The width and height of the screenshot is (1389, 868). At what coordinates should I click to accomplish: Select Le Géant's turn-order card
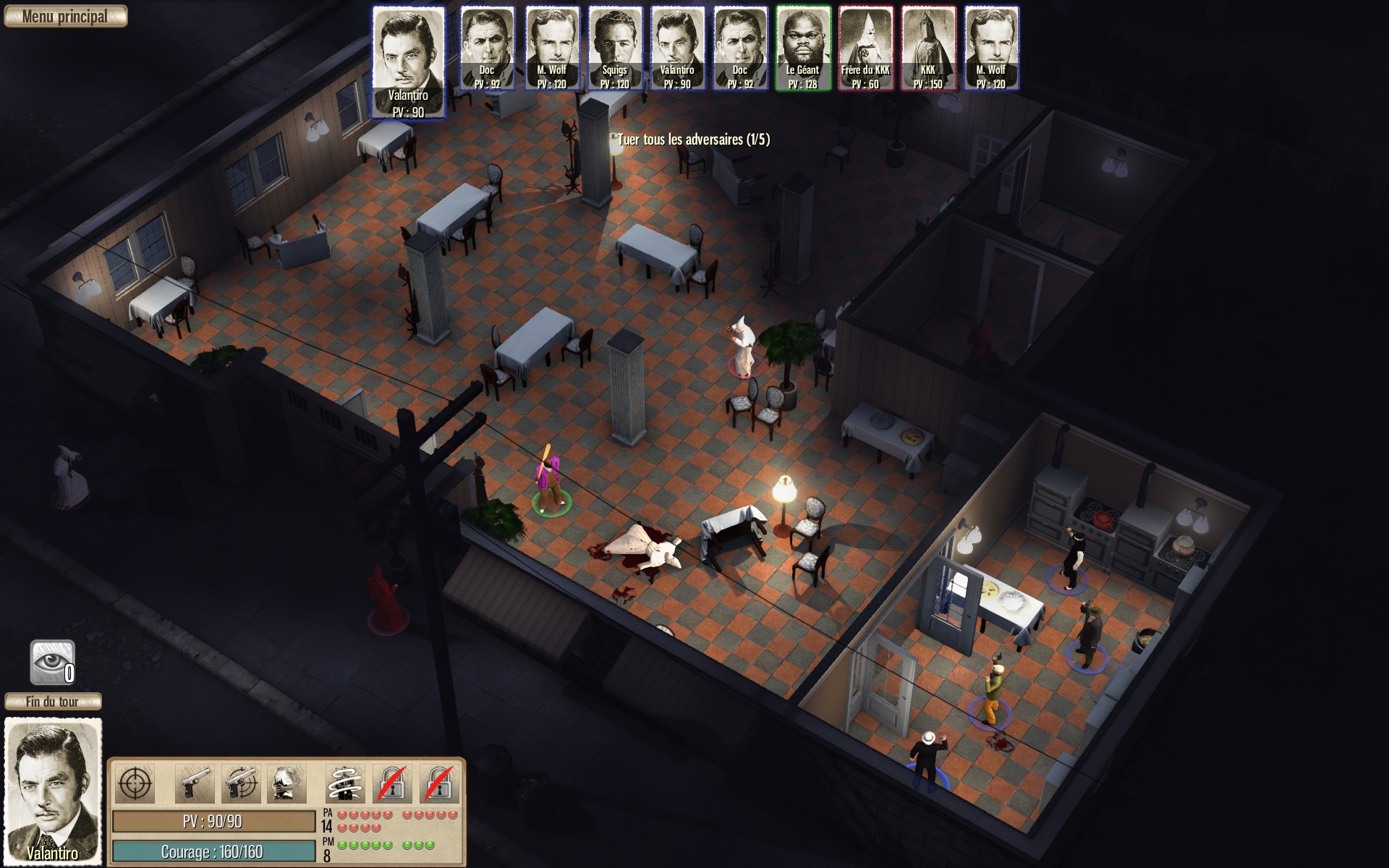click(x=802, y=48)
